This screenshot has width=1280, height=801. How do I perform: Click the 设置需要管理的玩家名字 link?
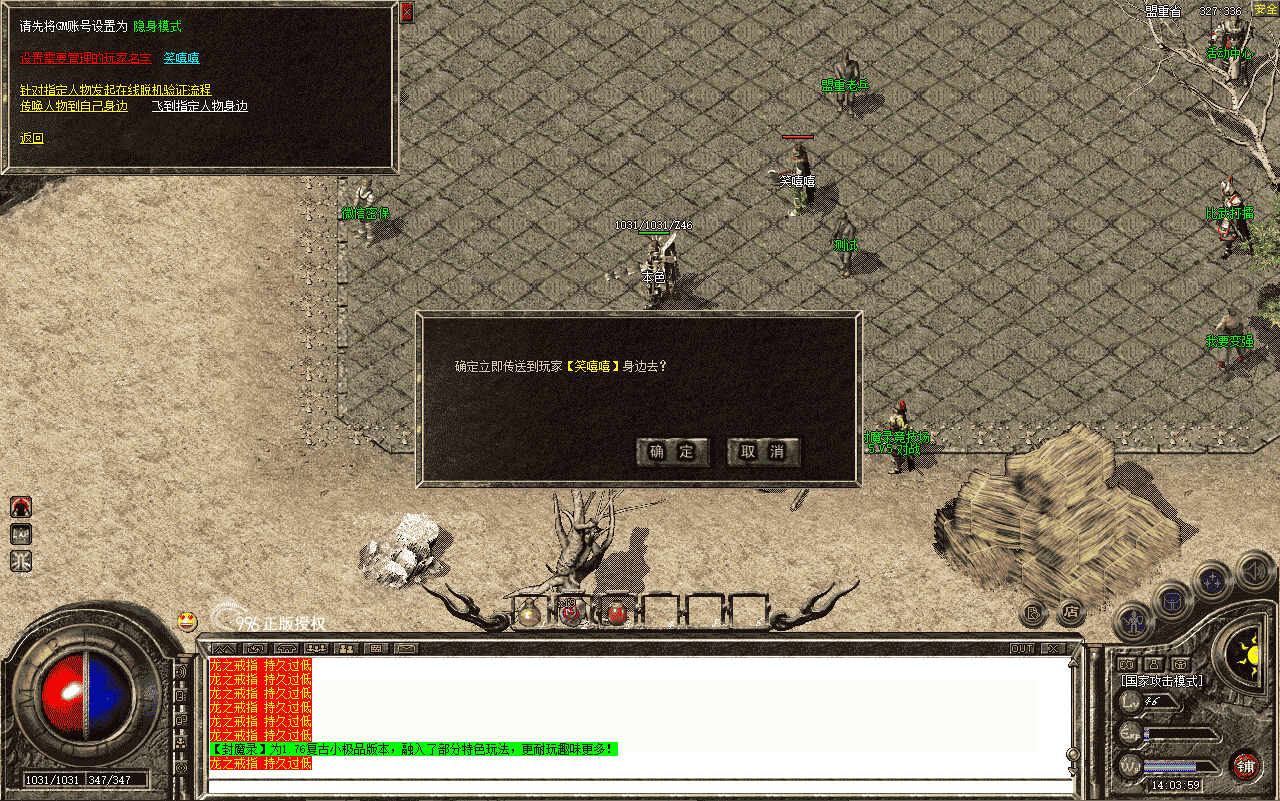pos(86,58)
